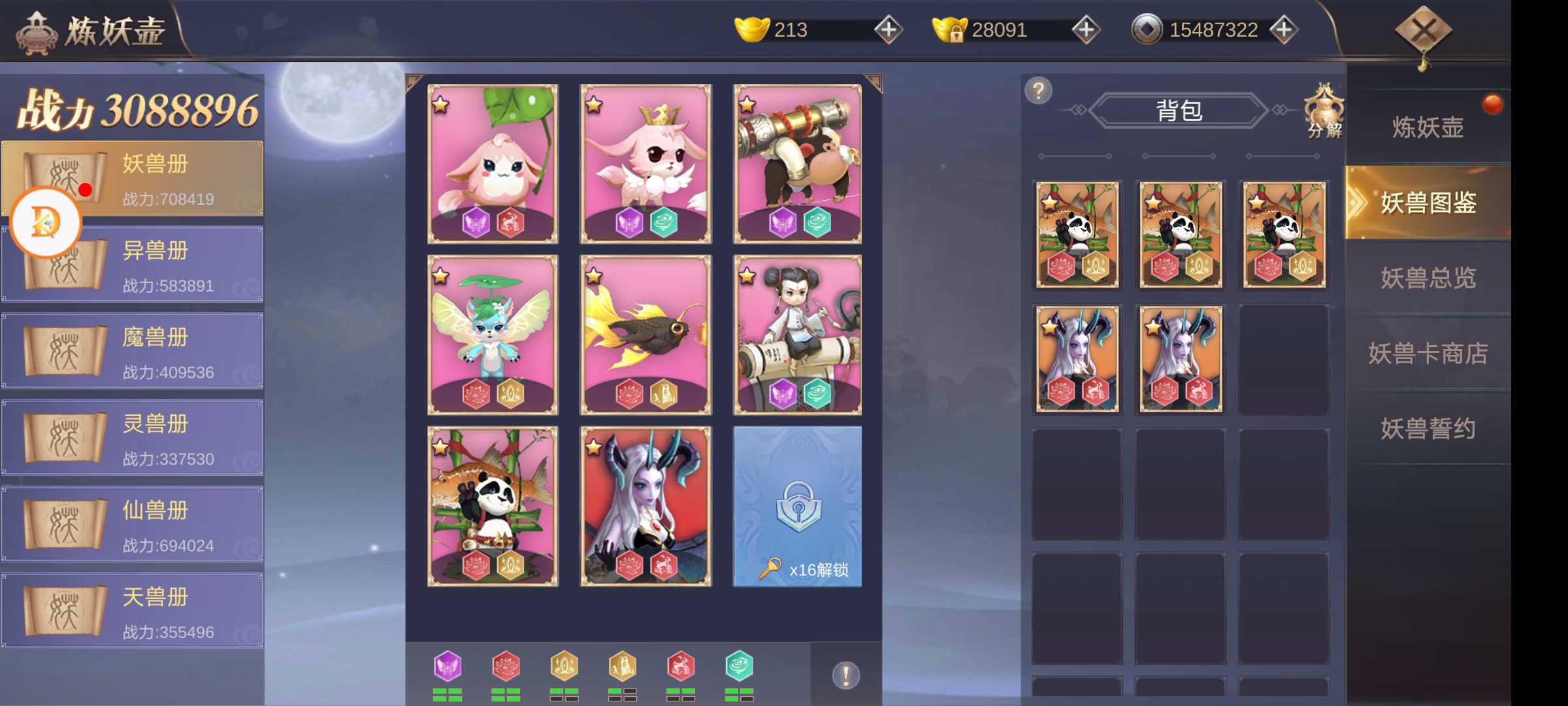The width and height of the screenshot is (1568, 706).
Task: Add more gold ingots with plus button
Action: [x=889, y=29]
